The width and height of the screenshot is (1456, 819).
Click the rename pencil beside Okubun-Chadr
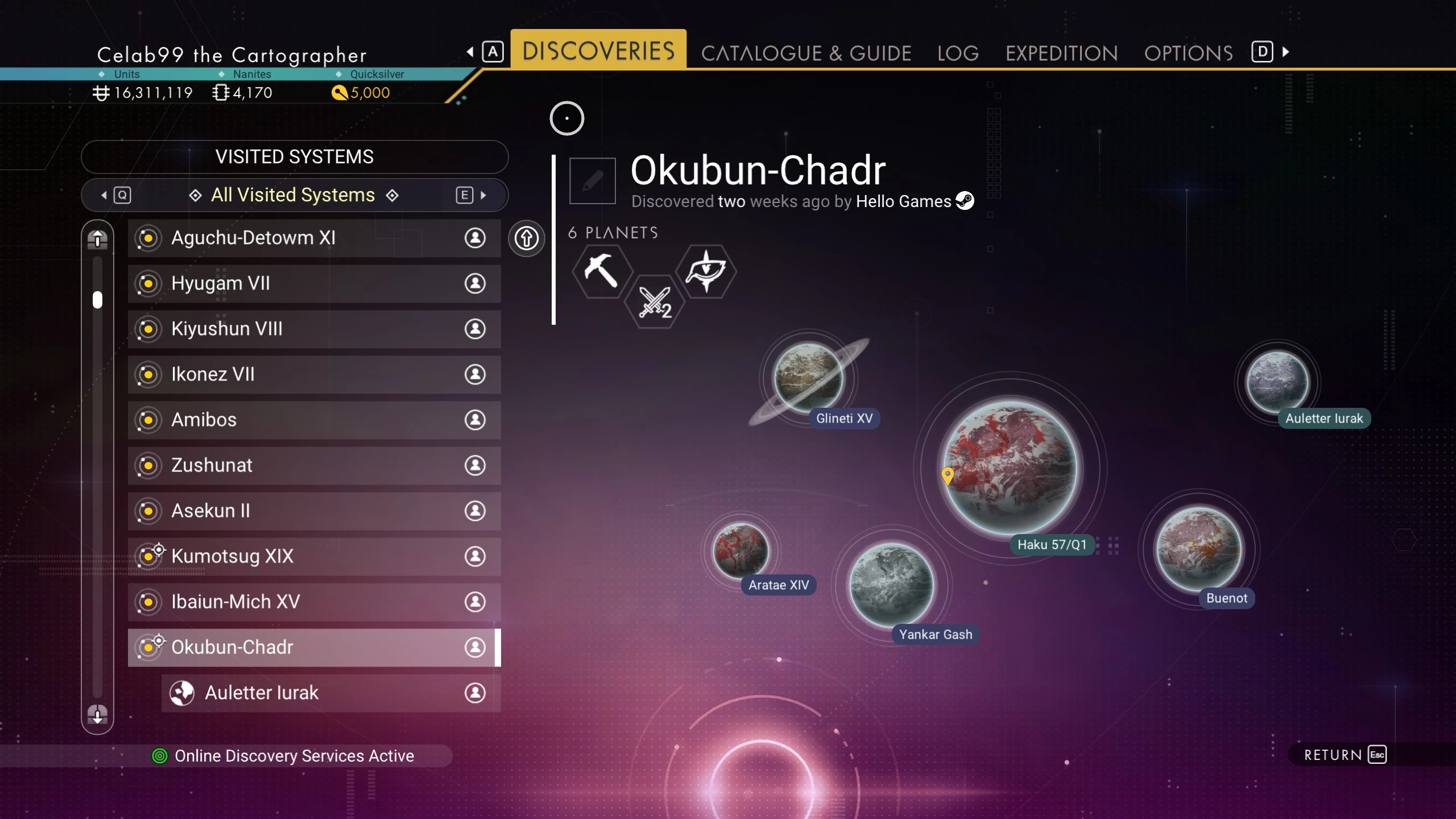pyautogui.click(x=592, y=181)
